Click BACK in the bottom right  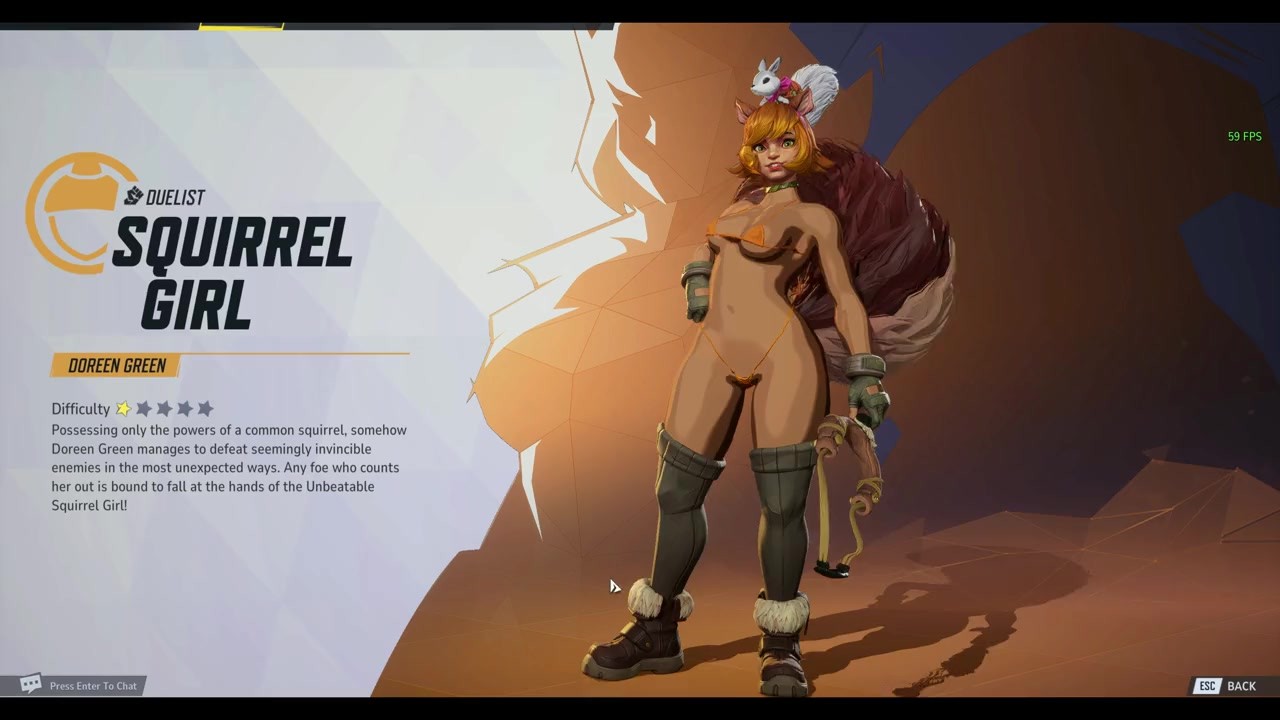1241,686
